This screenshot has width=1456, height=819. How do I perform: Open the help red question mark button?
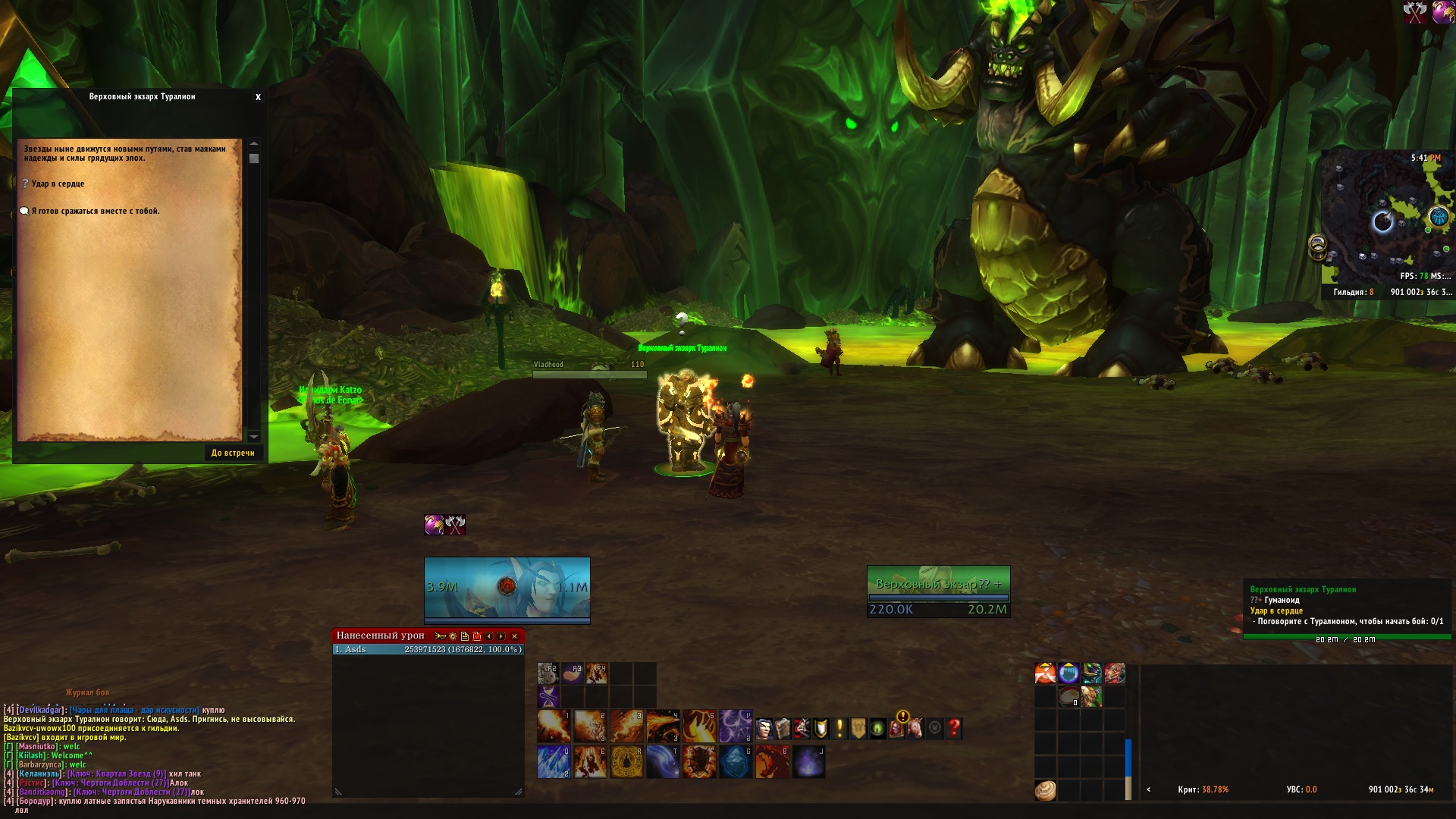click(x=954, y=729)
